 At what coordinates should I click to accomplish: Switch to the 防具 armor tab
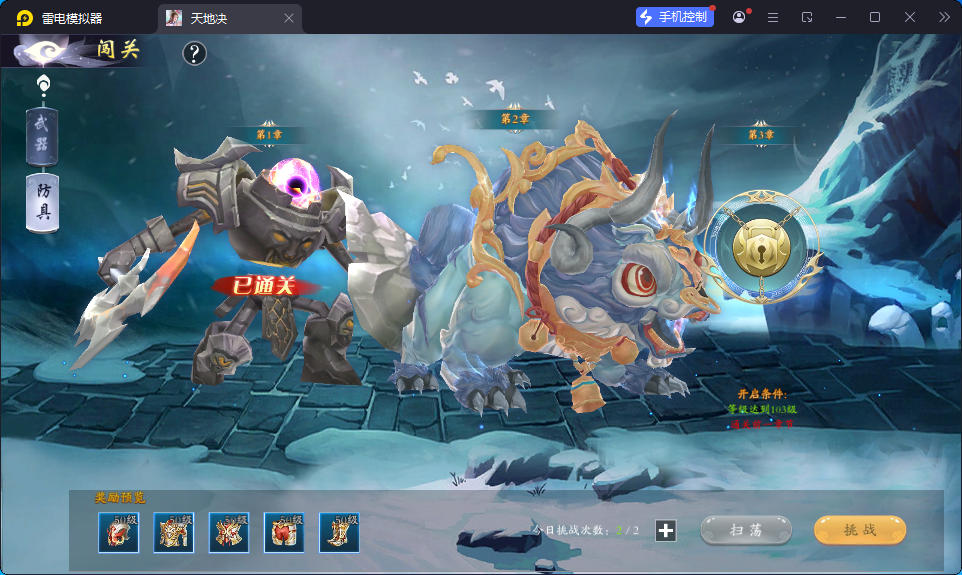click(x=43, y=203)
